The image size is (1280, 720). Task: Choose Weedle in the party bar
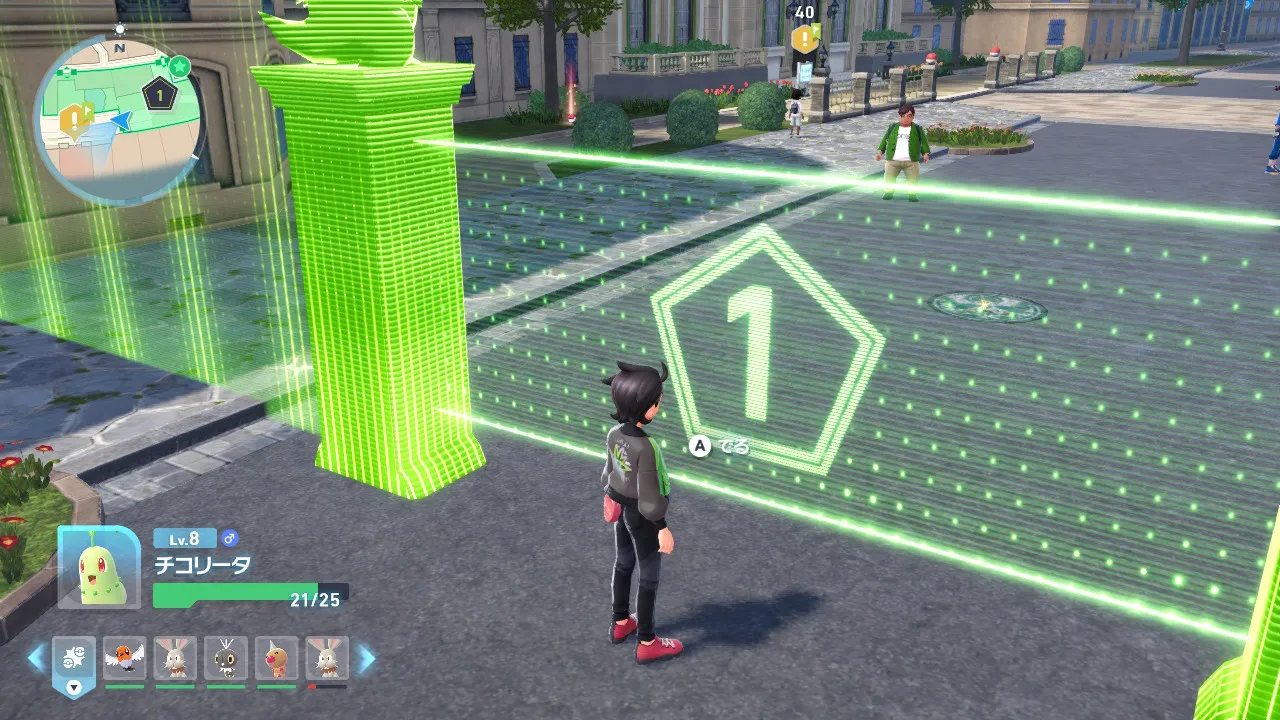point(277,658)
